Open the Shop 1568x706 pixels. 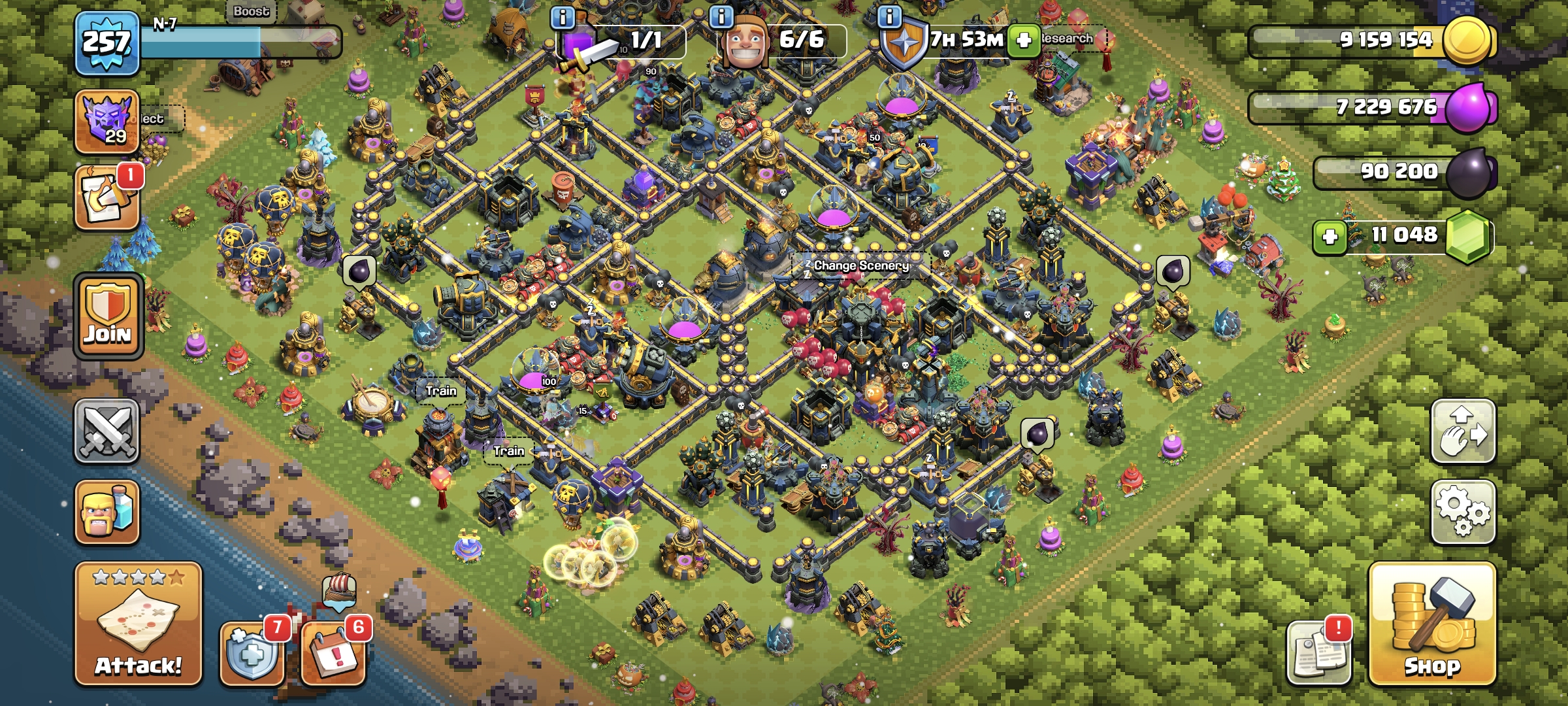[1432, 624]
